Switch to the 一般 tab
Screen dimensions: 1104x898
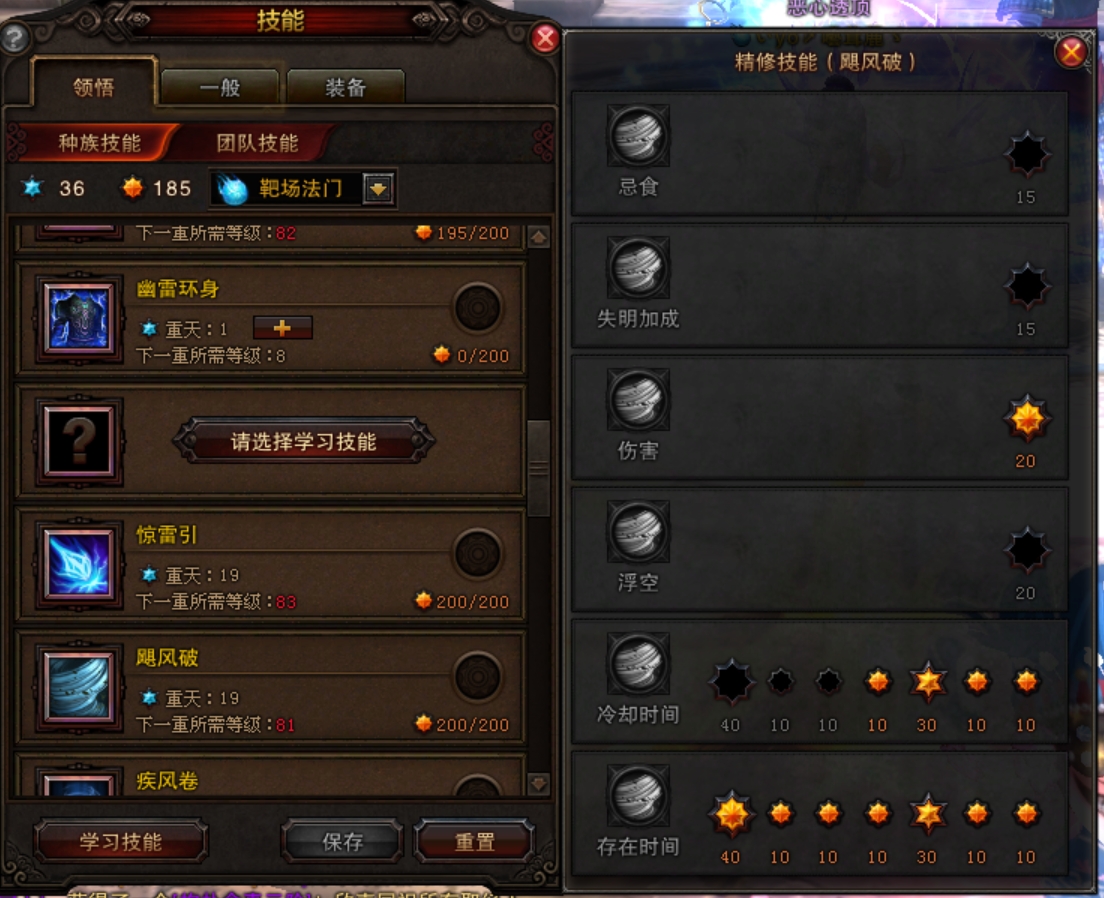[x=219, y=88]
